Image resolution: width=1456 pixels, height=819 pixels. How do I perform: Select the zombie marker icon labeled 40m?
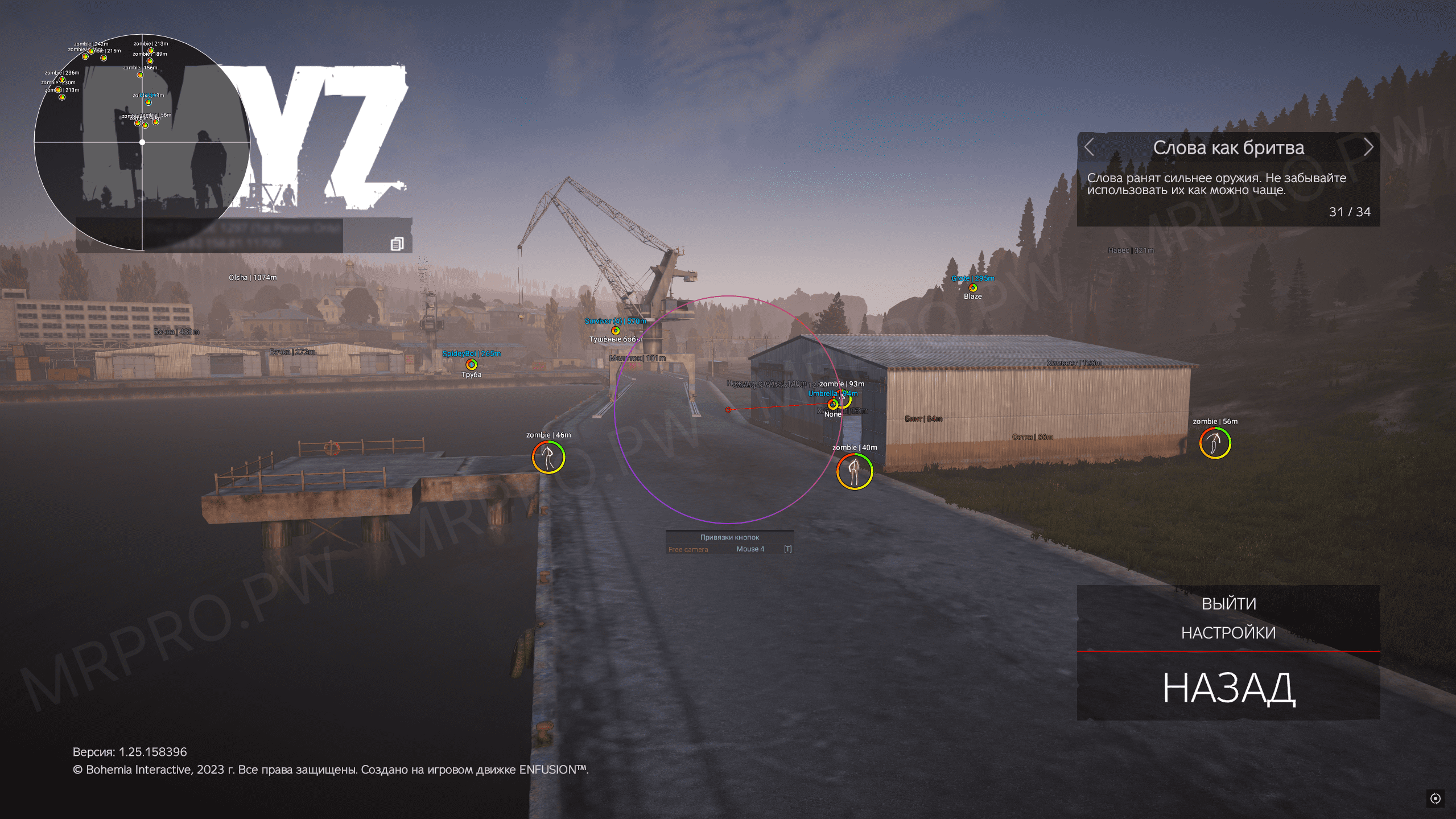854,471
